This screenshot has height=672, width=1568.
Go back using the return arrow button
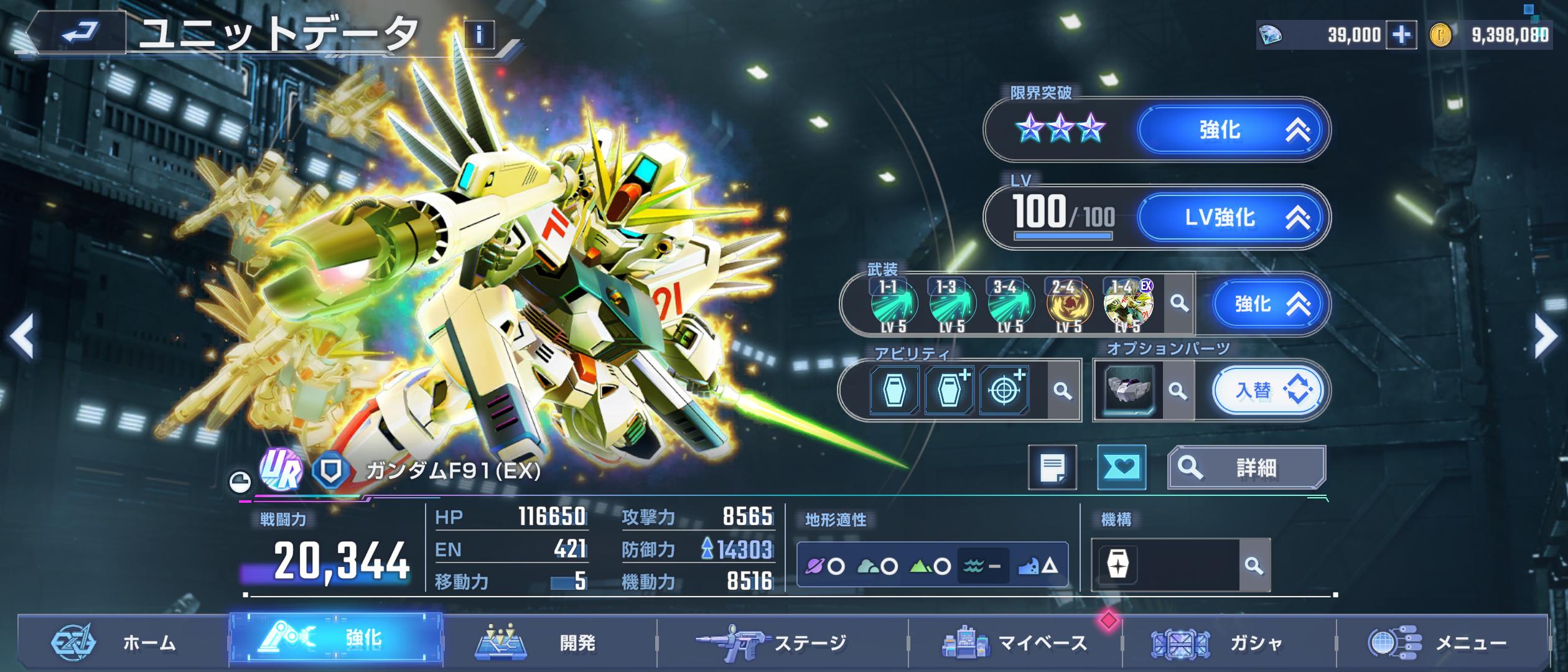78,32
